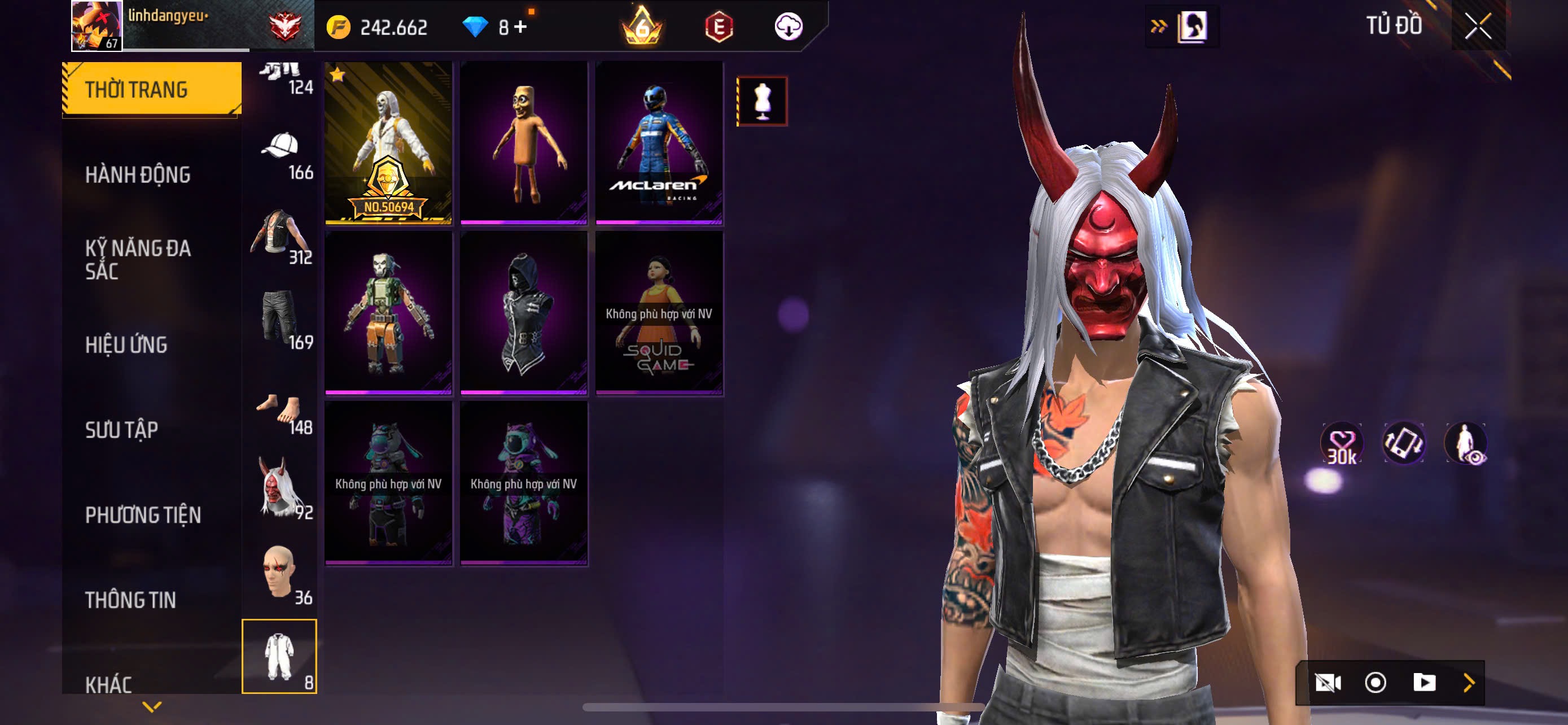Choose the white cap headwear category
This screenshot has height=725, width=1568.
click(281, 155)
